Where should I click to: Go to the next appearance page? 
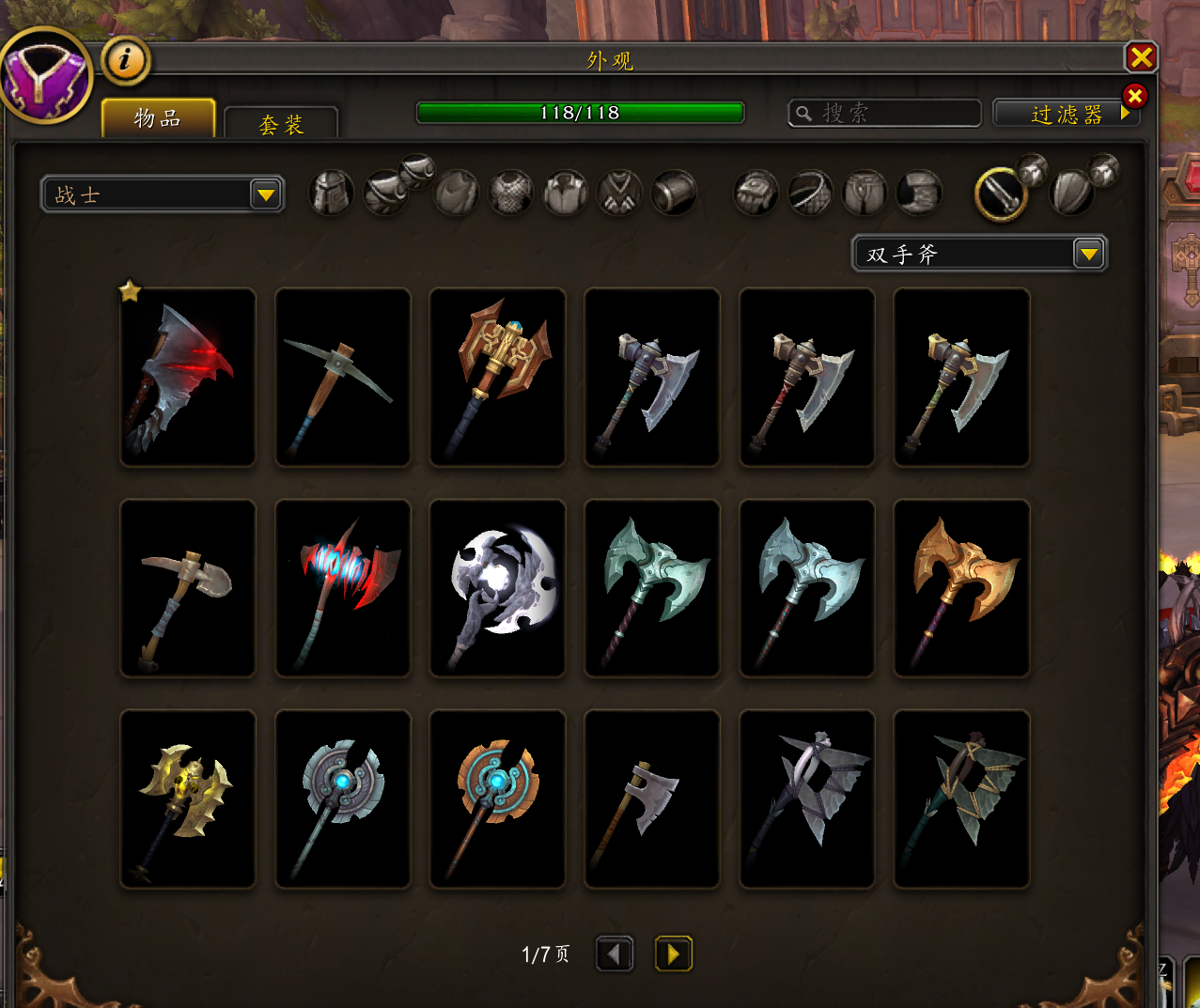pyautogui.click(x=673, y=954)
